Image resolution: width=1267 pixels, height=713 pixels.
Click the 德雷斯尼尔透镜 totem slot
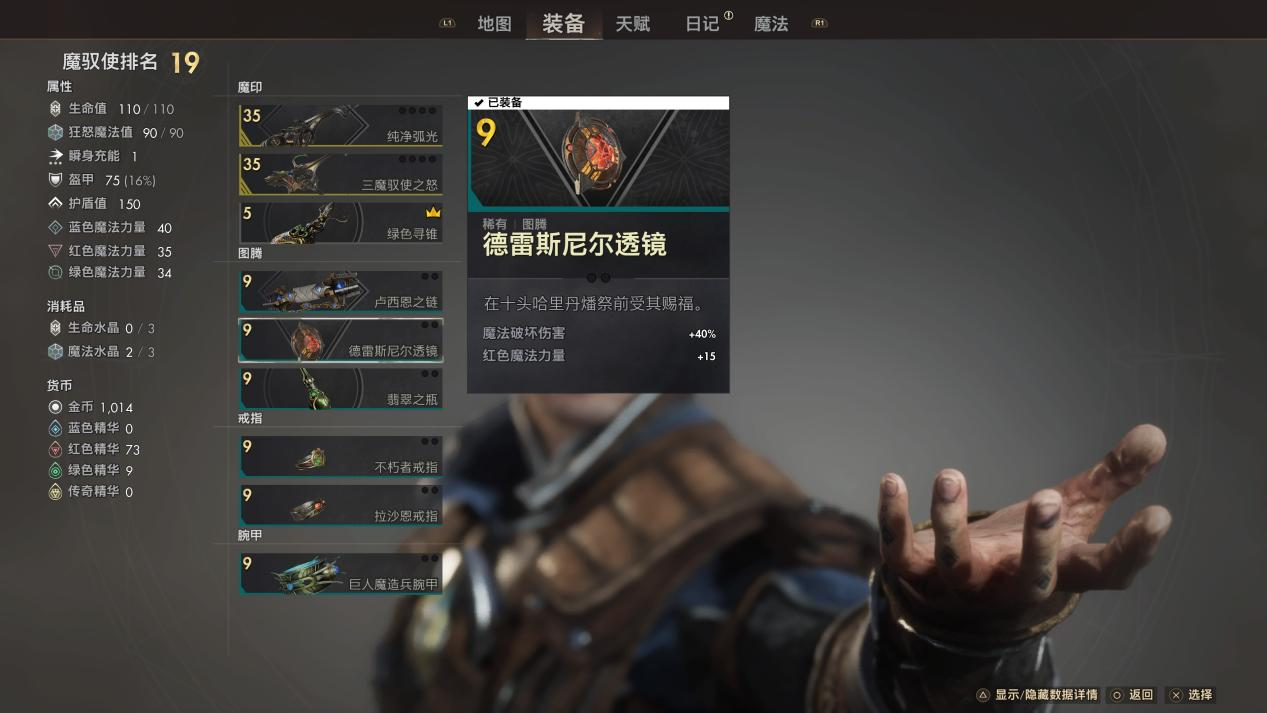click(x=340, y=340)
